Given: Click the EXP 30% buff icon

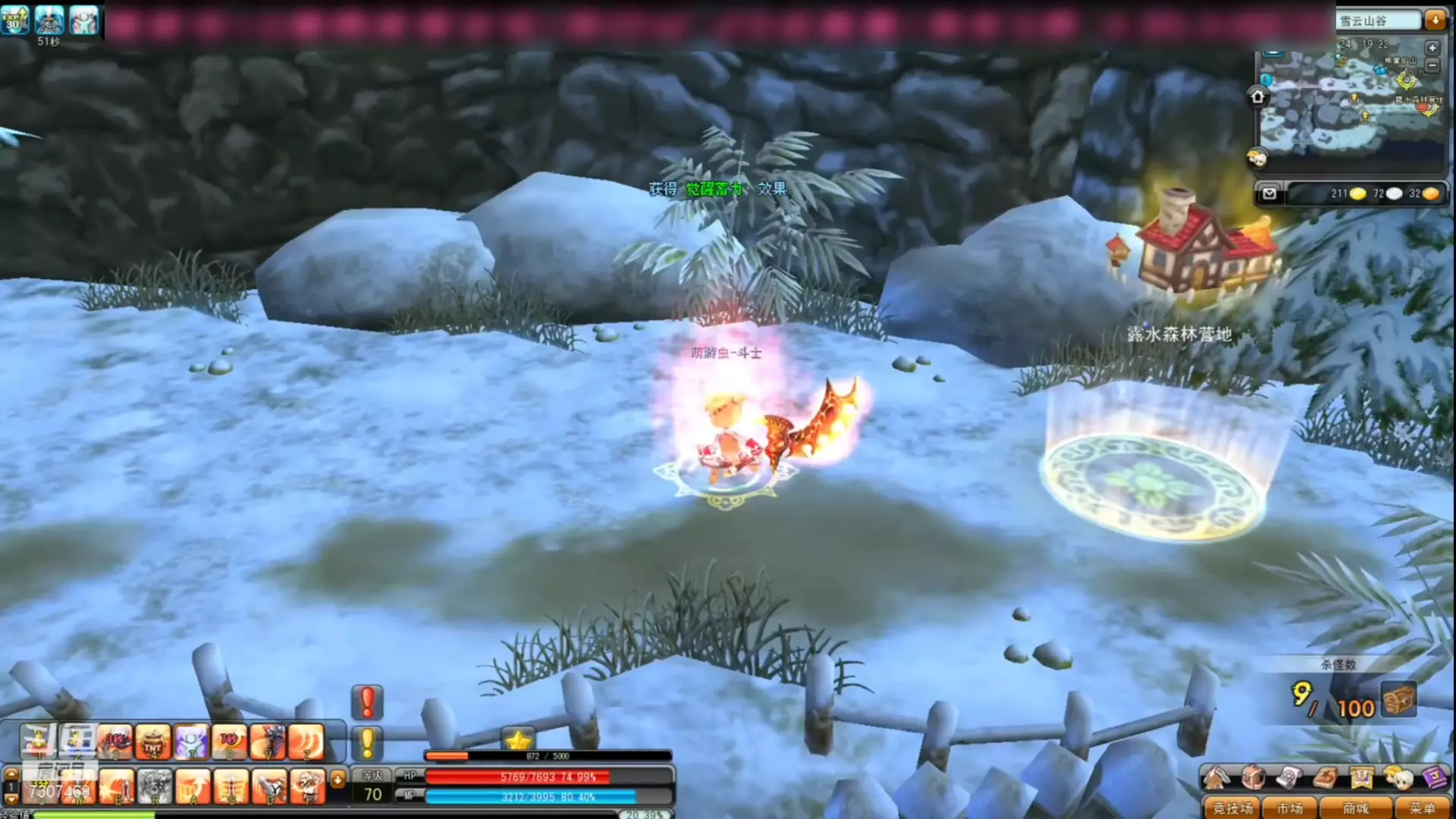Looking at the screenshot, I should coord(15,20).
